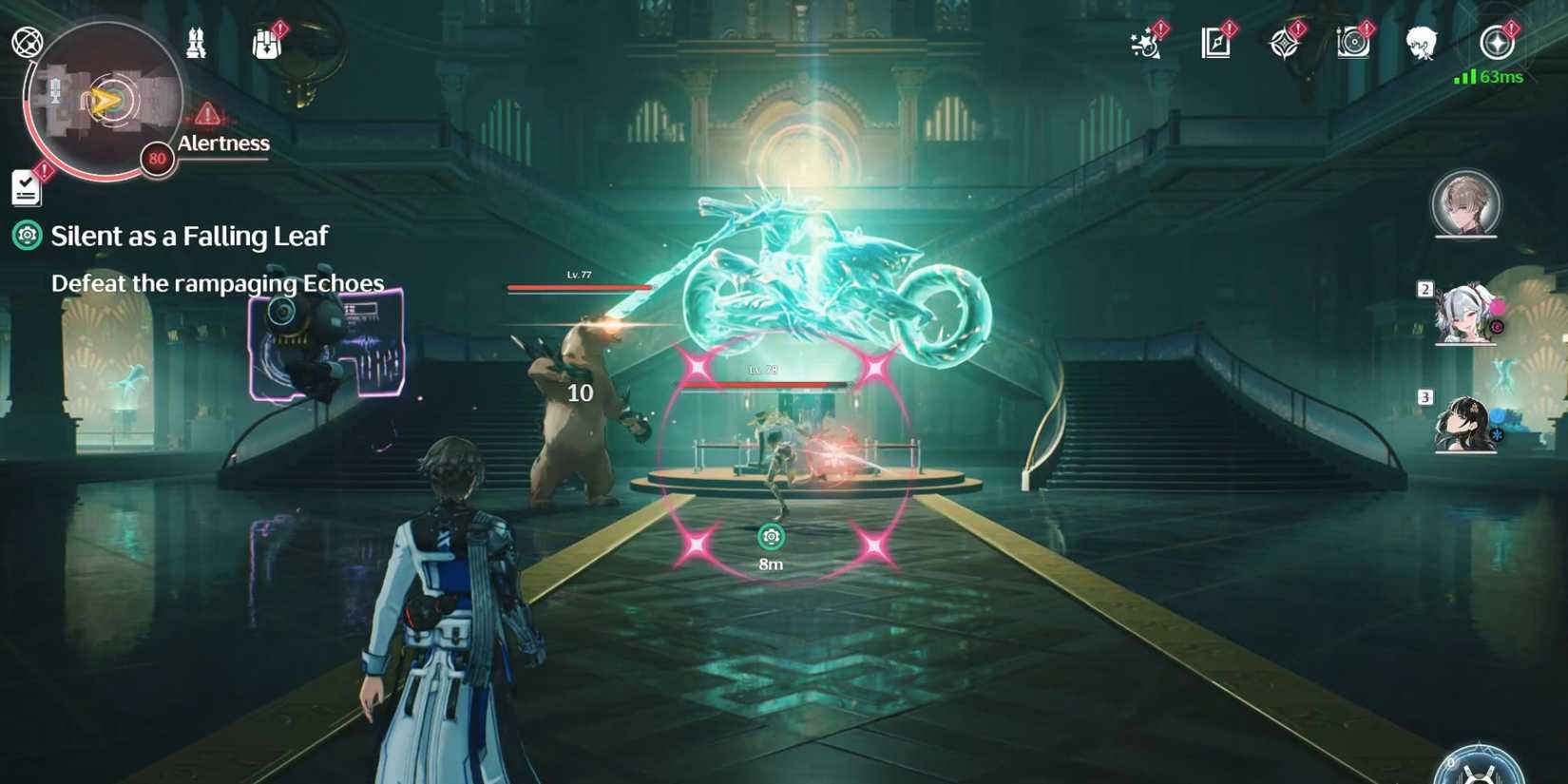Open the backpack inventory icon
The height and width of the screenshot is (784, 1568).
(x=265, y=42)
